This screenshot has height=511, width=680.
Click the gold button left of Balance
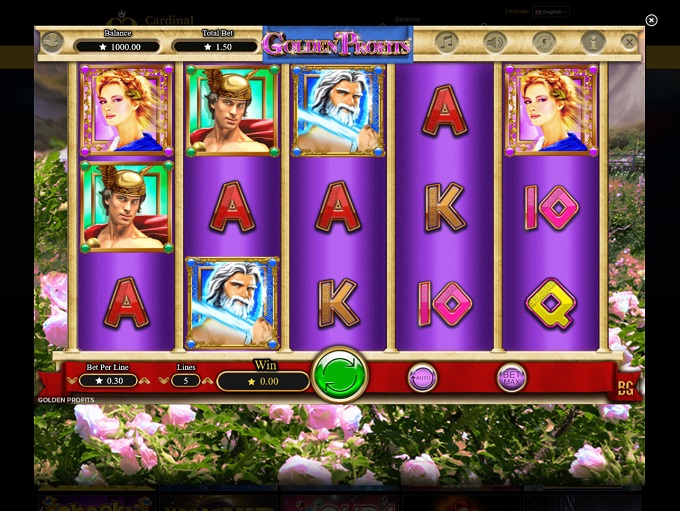coord(52,43)
